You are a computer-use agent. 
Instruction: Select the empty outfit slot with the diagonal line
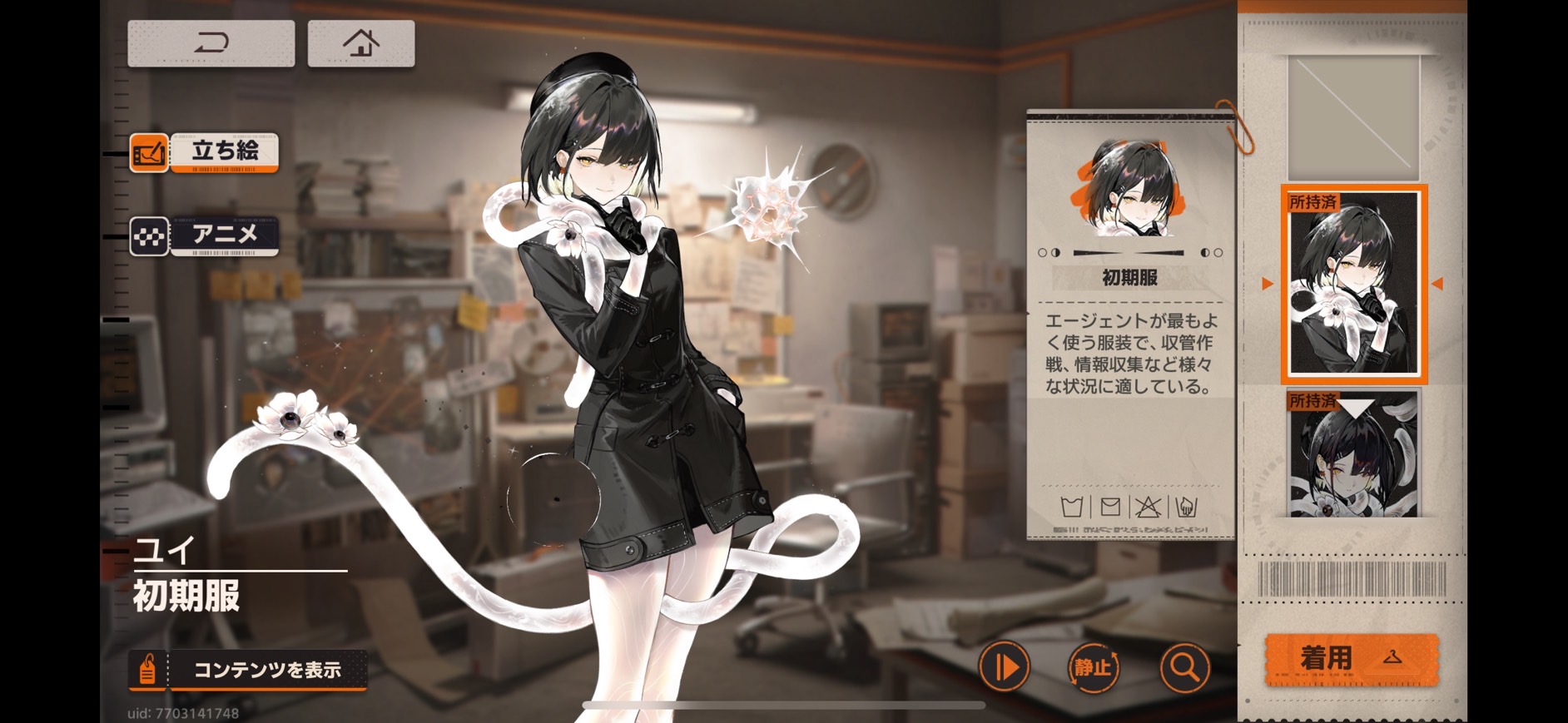1353,117
